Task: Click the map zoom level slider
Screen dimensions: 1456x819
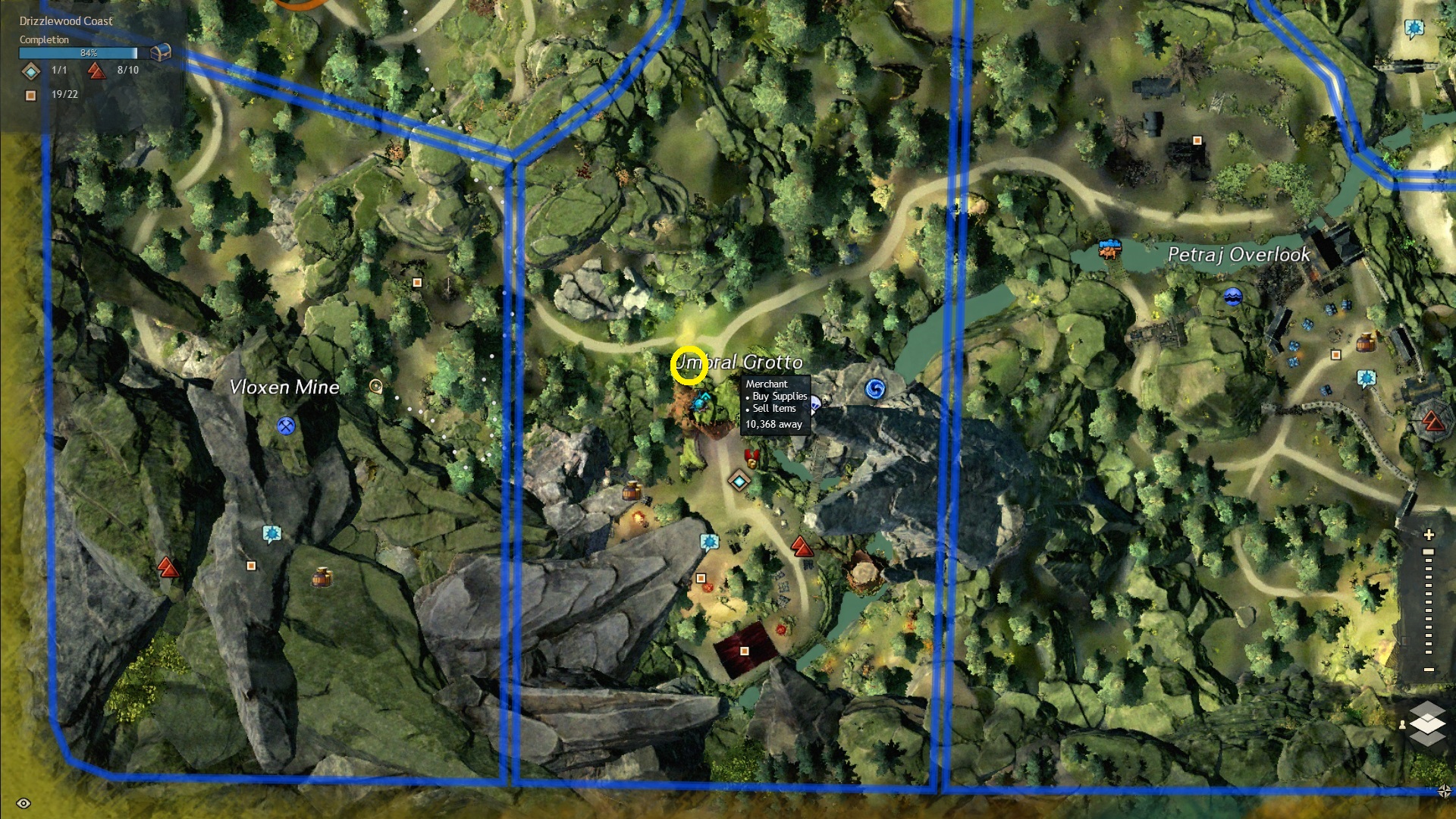Action: (x=1429, y=601)
